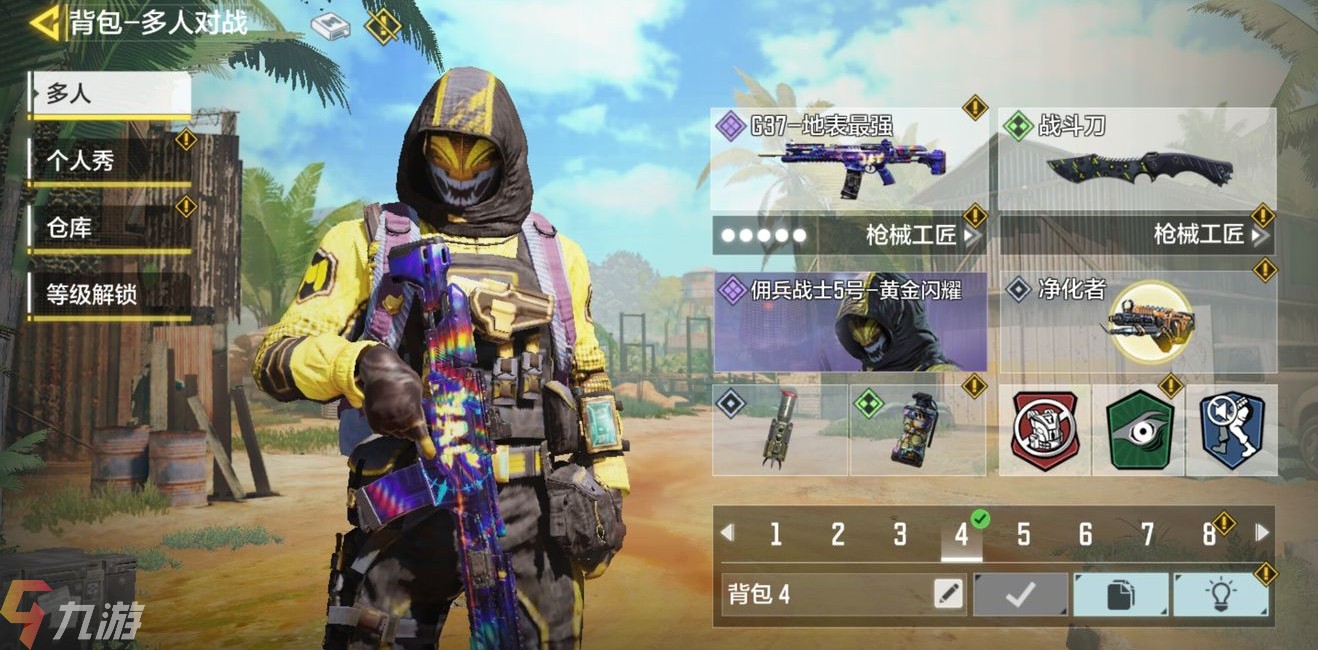Screen dimensions: 1318x650
Task: Select the trip mine lethal equipment slot
Action: tap(780, 430)
